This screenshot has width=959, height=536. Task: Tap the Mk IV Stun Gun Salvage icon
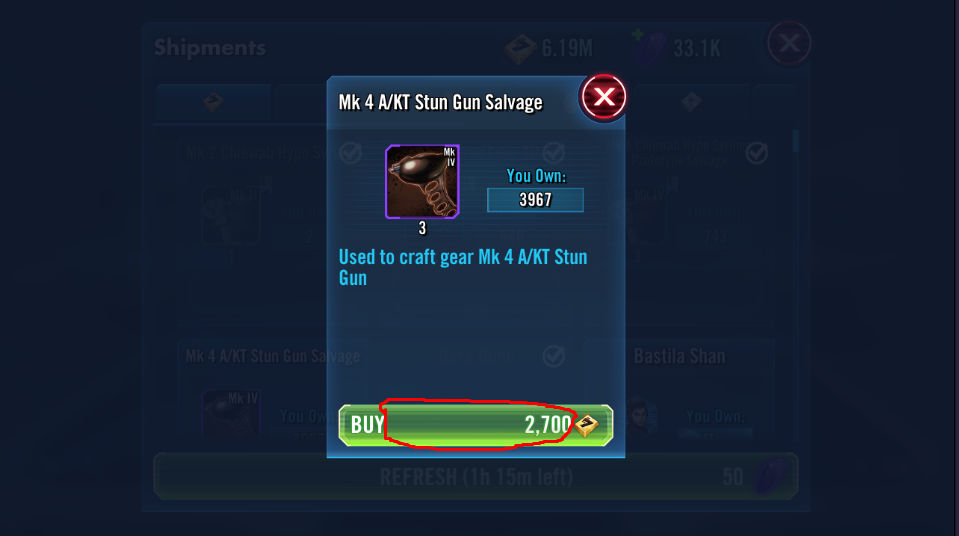point(422,181)
